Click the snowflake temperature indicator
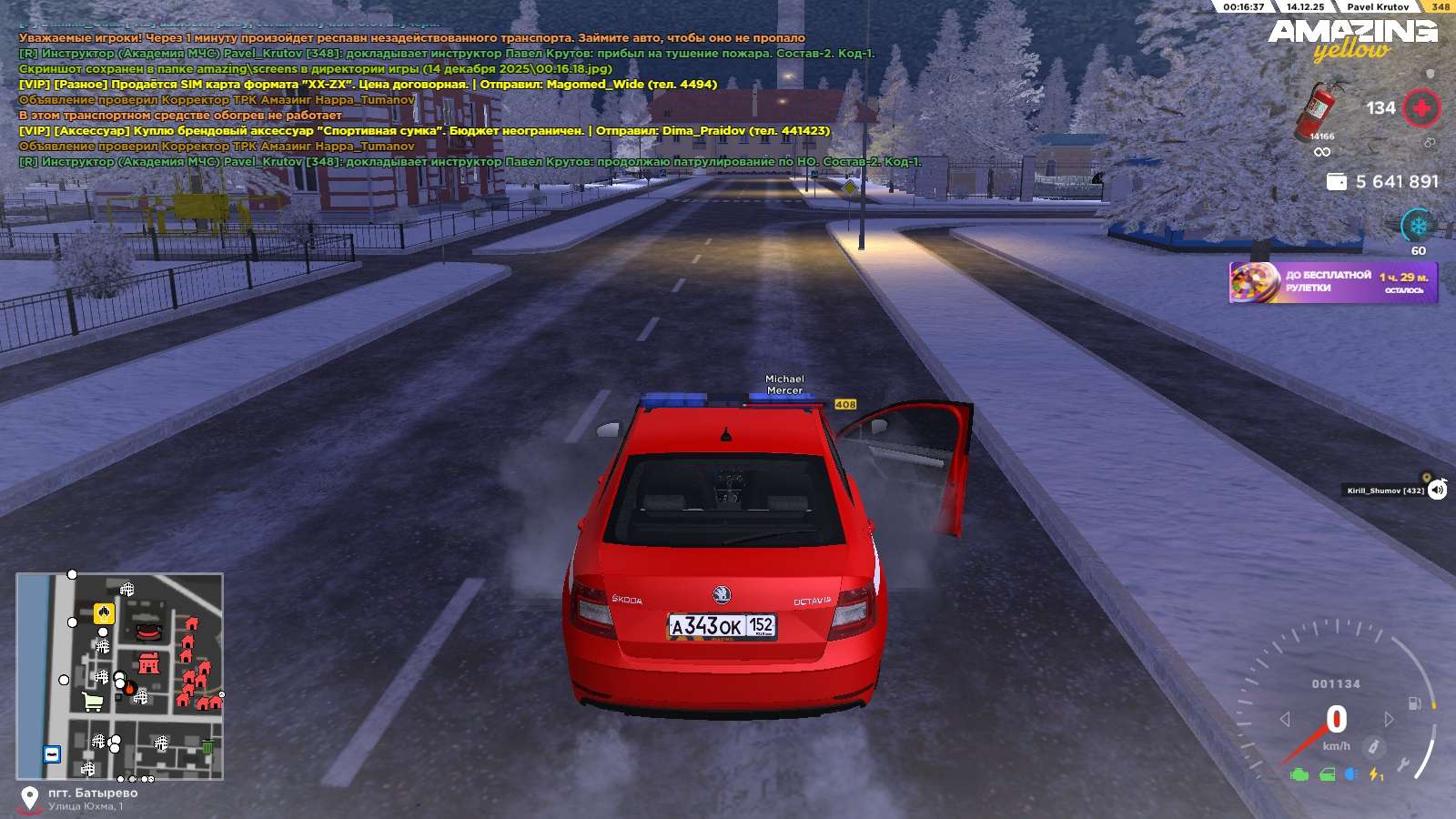 (x=1418, y=225)
